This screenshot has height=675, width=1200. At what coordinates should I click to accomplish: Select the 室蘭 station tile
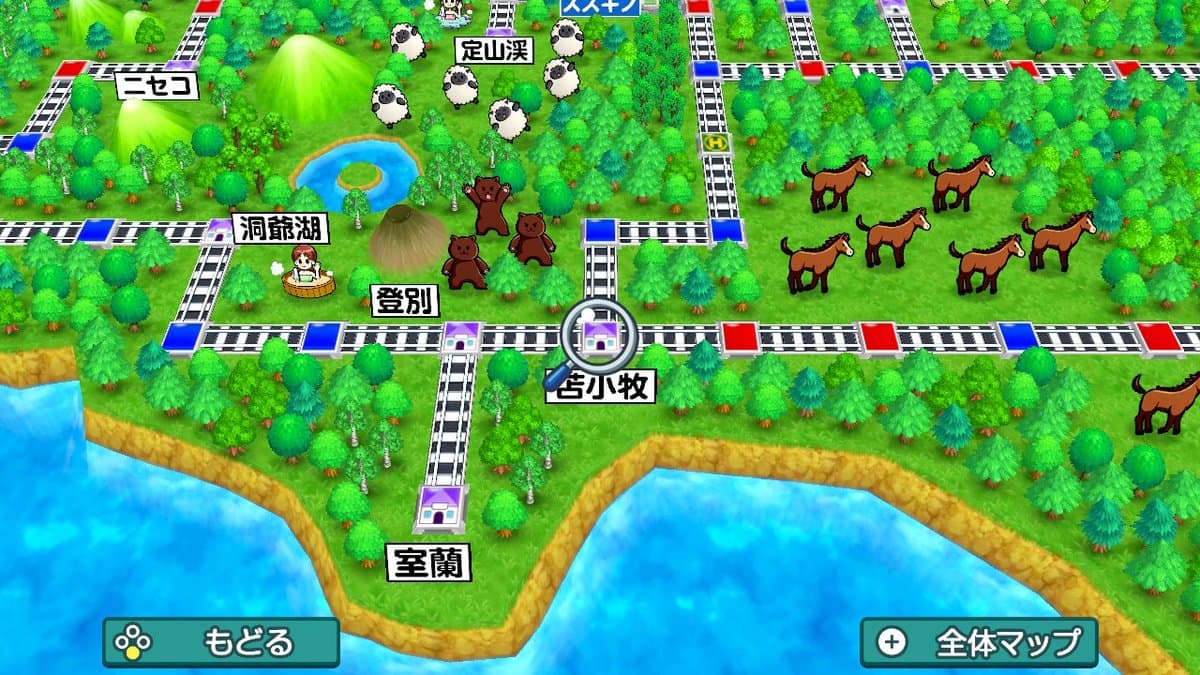[439, 507]
